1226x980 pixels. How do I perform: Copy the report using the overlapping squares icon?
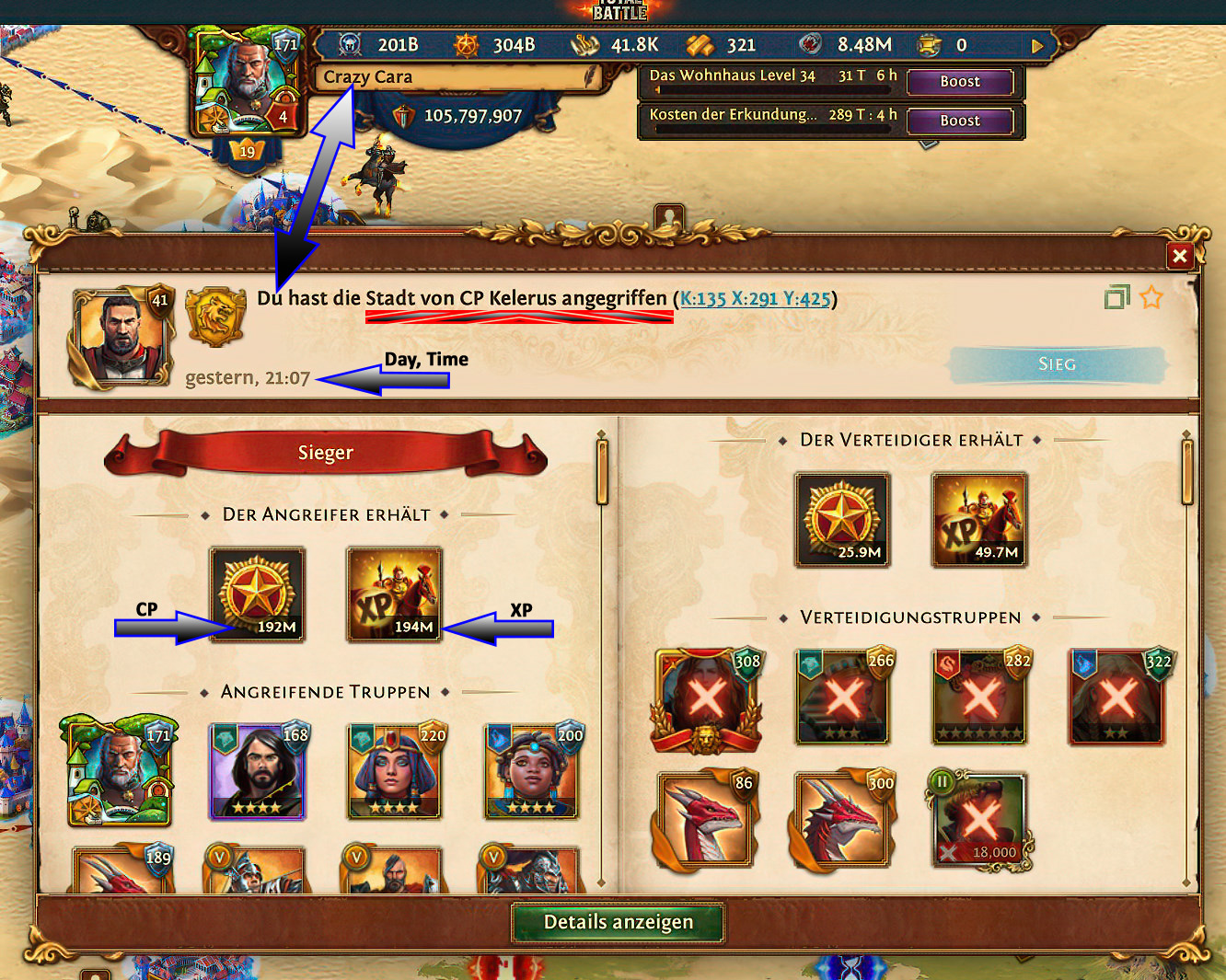tap(1116, 297)
